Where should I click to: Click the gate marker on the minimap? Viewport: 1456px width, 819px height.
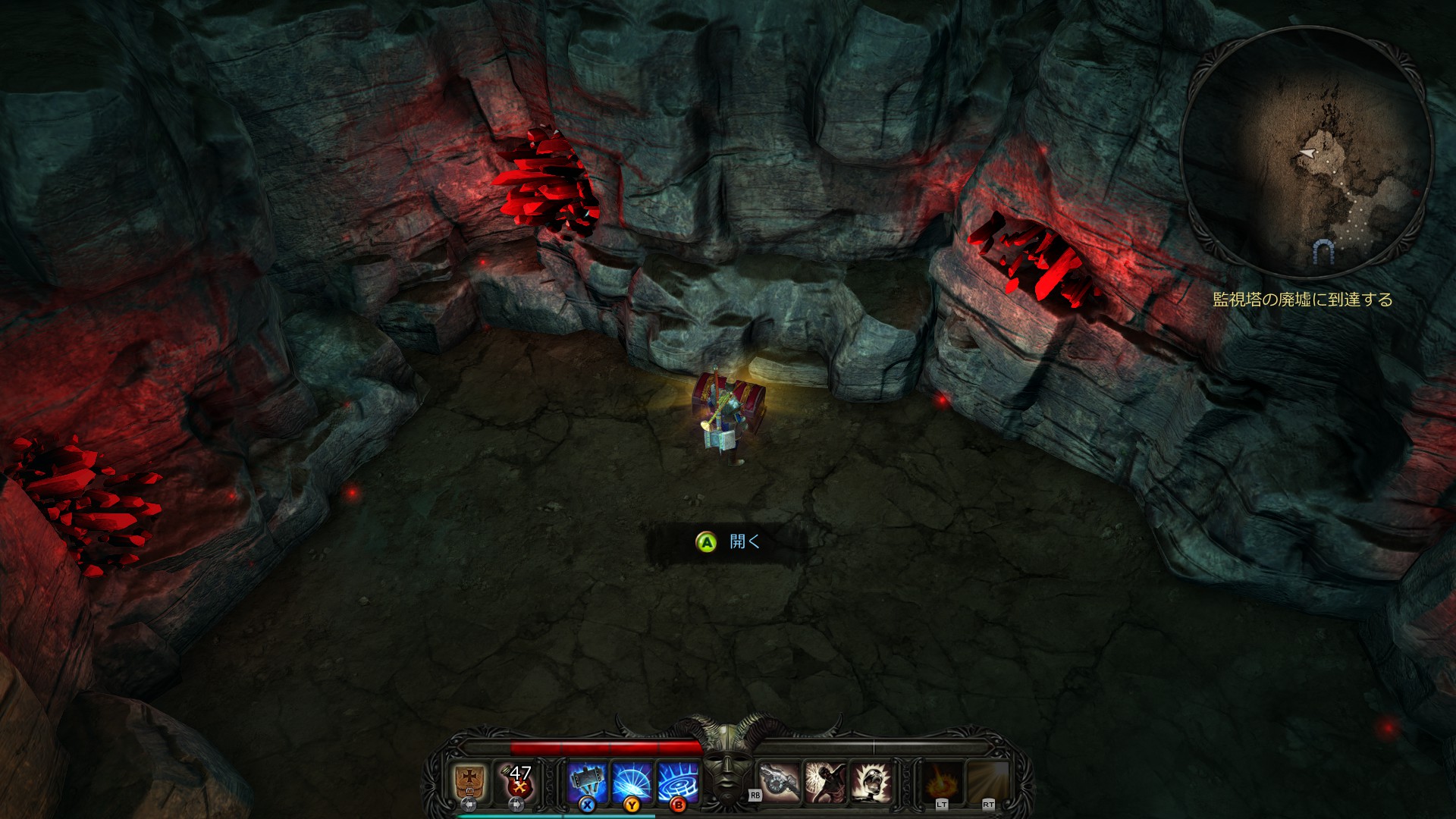[x=1323, y=250]
